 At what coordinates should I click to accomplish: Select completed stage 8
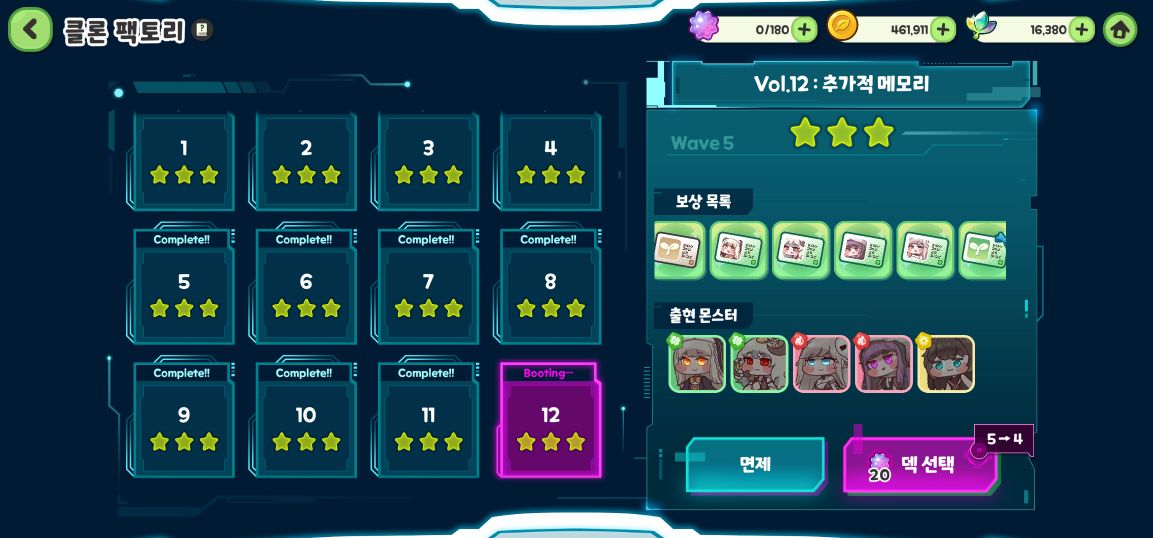click(550, 293)
